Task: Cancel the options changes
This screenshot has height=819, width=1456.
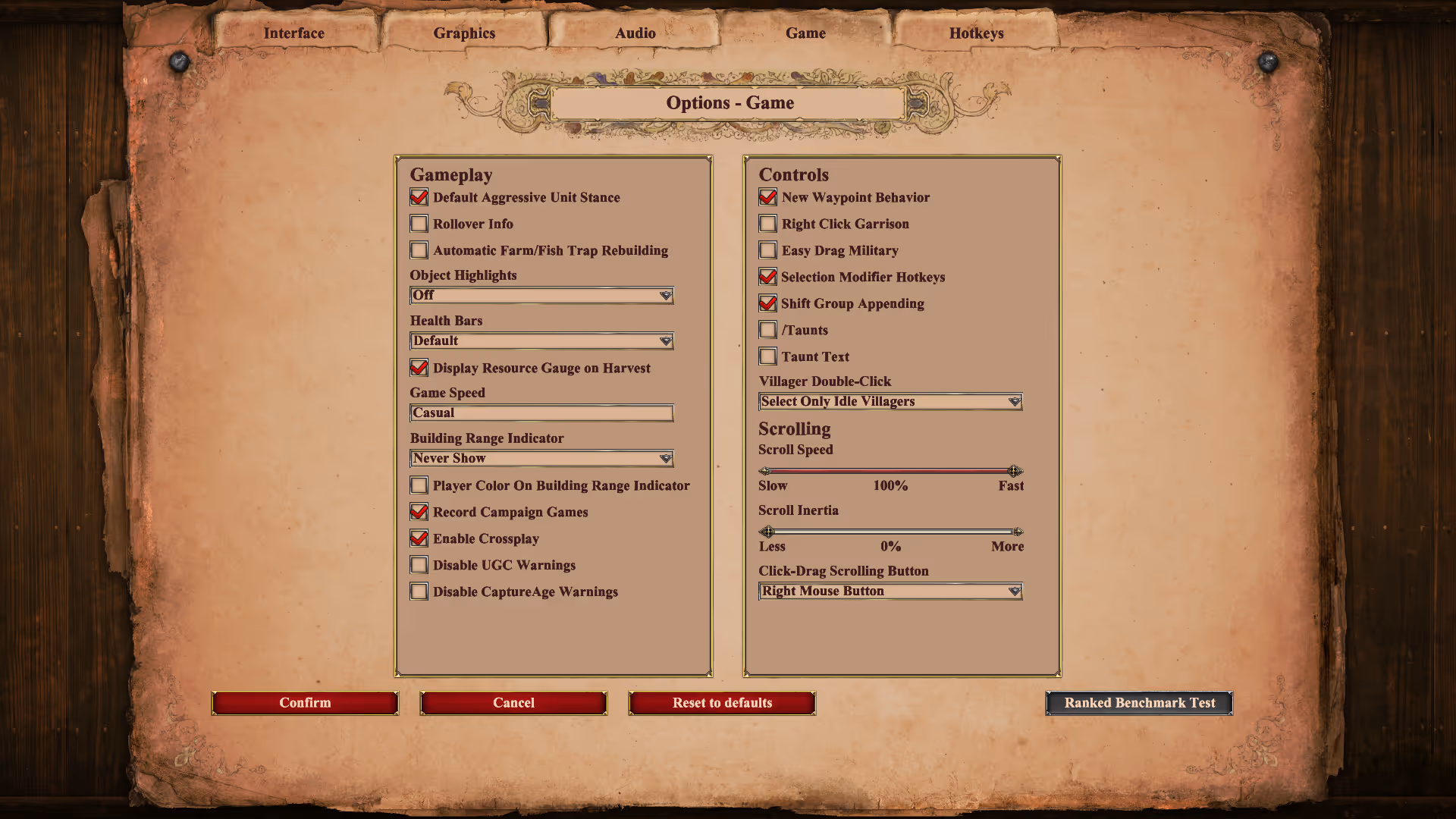Action: pyautogui.click(x=513, y=703)
